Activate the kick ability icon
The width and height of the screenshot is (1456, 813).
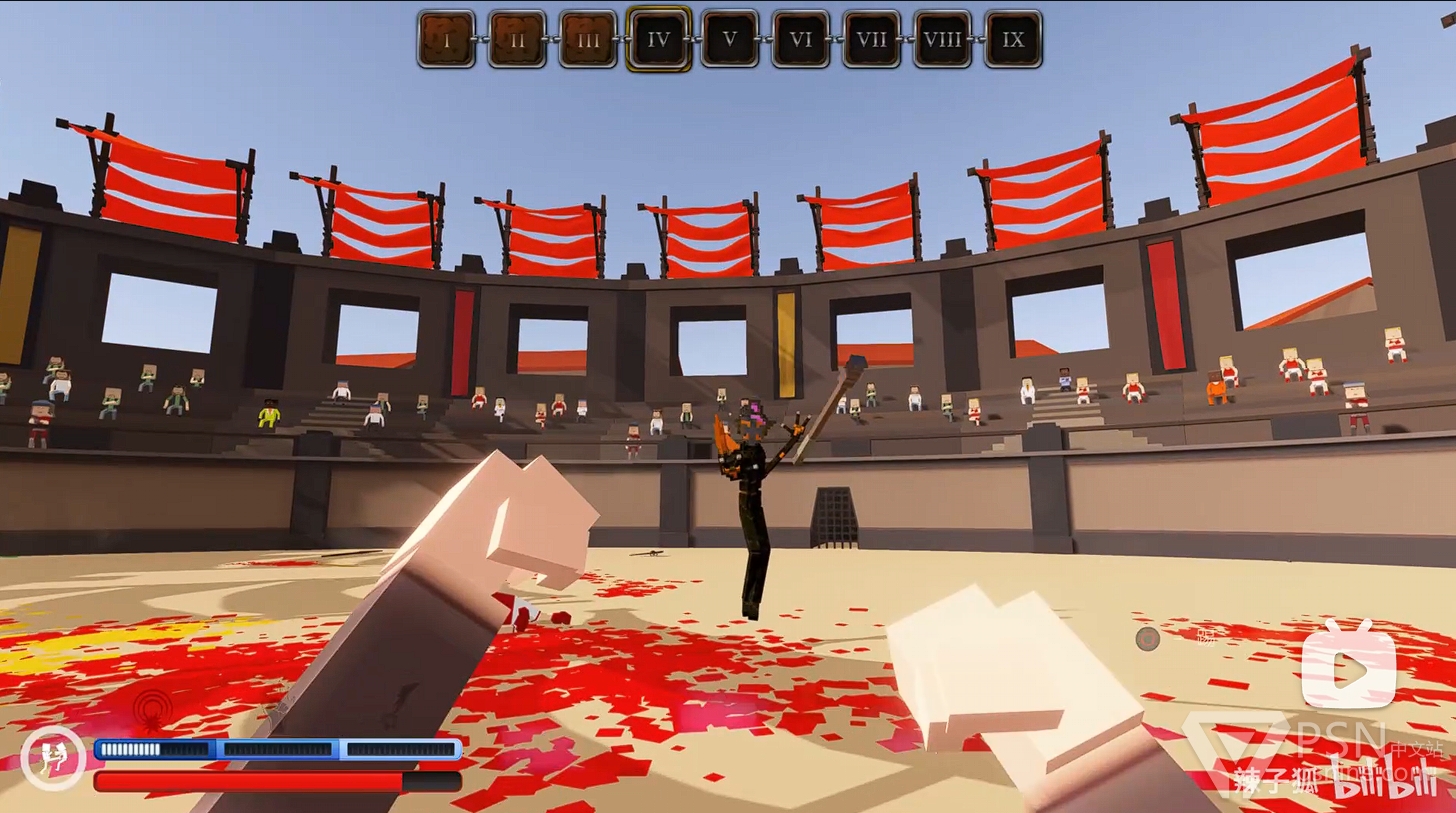click(x=52, y=759)
